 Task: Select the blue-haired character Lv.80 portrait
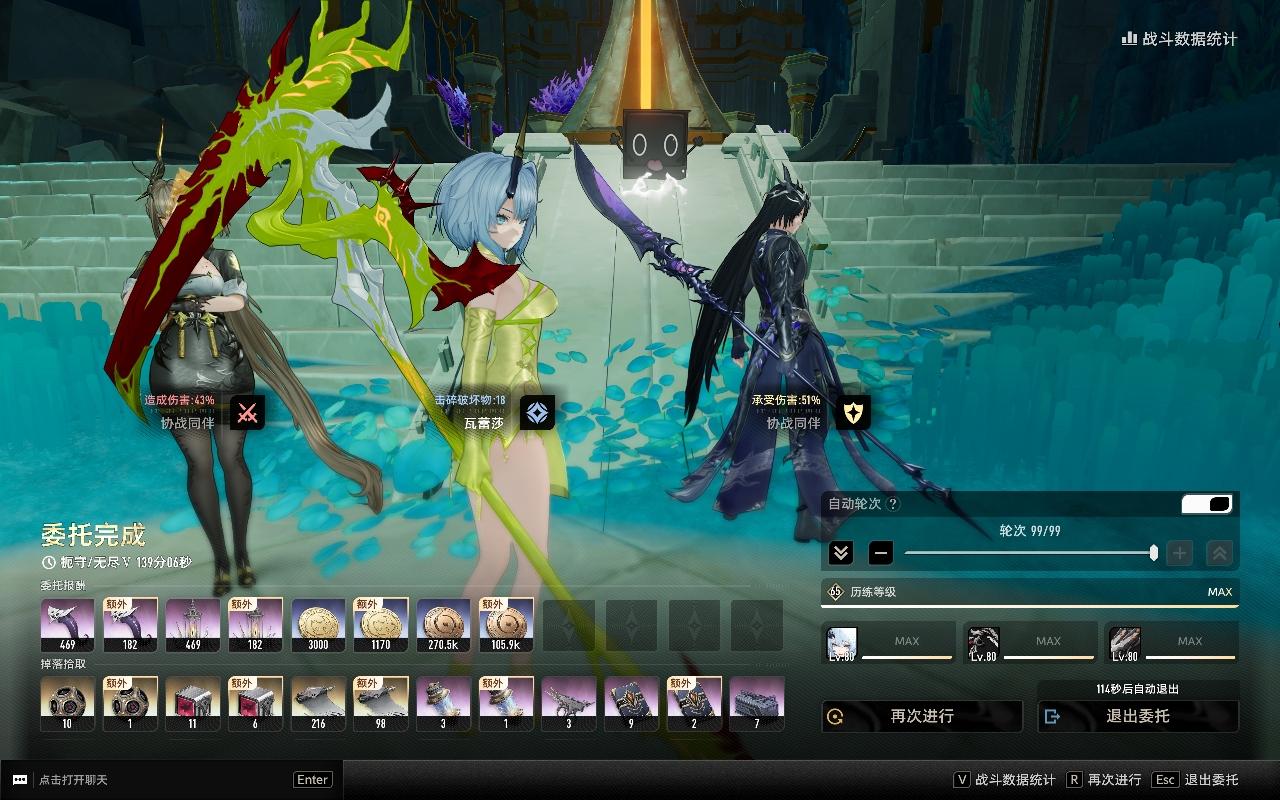842,644
